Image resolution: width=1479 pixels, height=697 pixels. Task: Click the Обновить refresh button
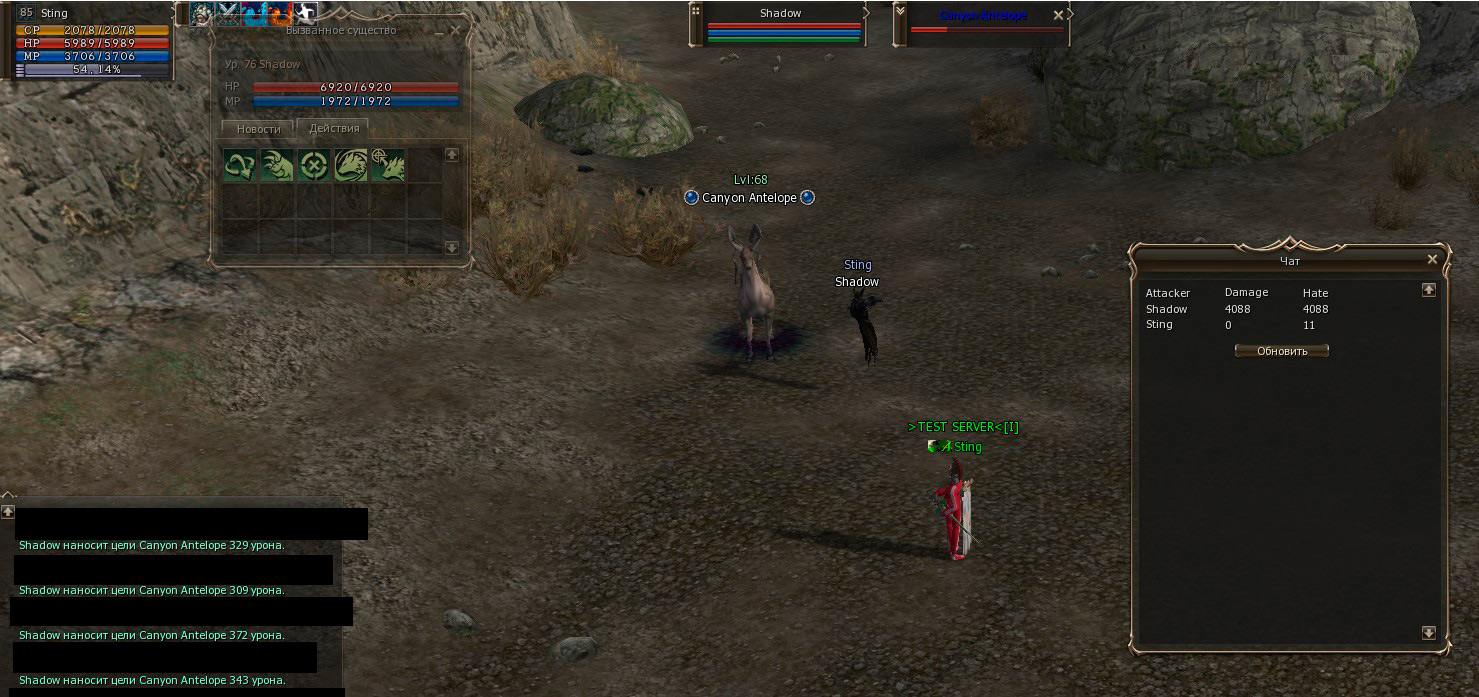pyautogui.click(x=1281, y=351)
